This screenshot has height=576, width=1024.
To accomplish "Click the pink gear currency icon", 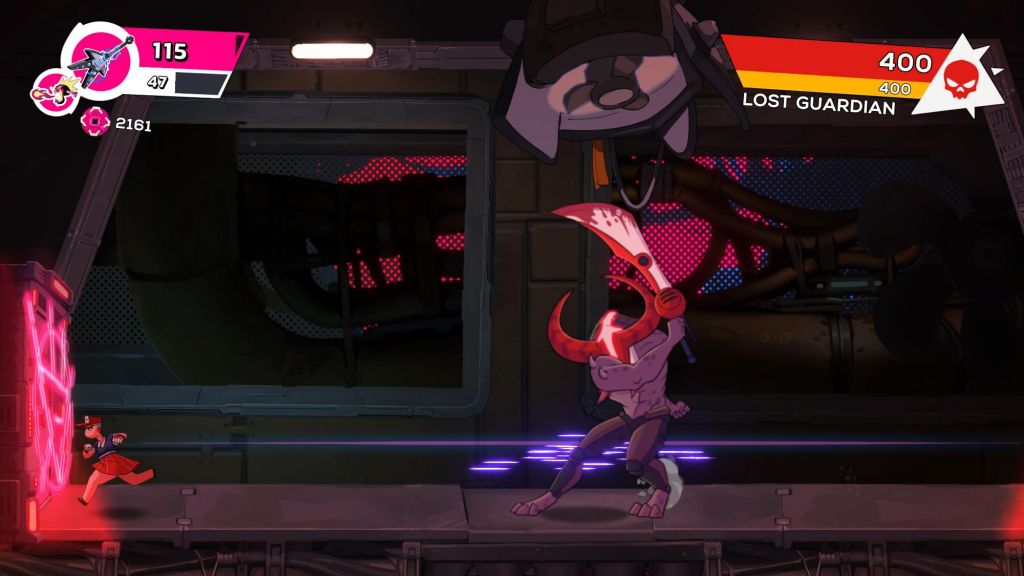I will point(93,124).
